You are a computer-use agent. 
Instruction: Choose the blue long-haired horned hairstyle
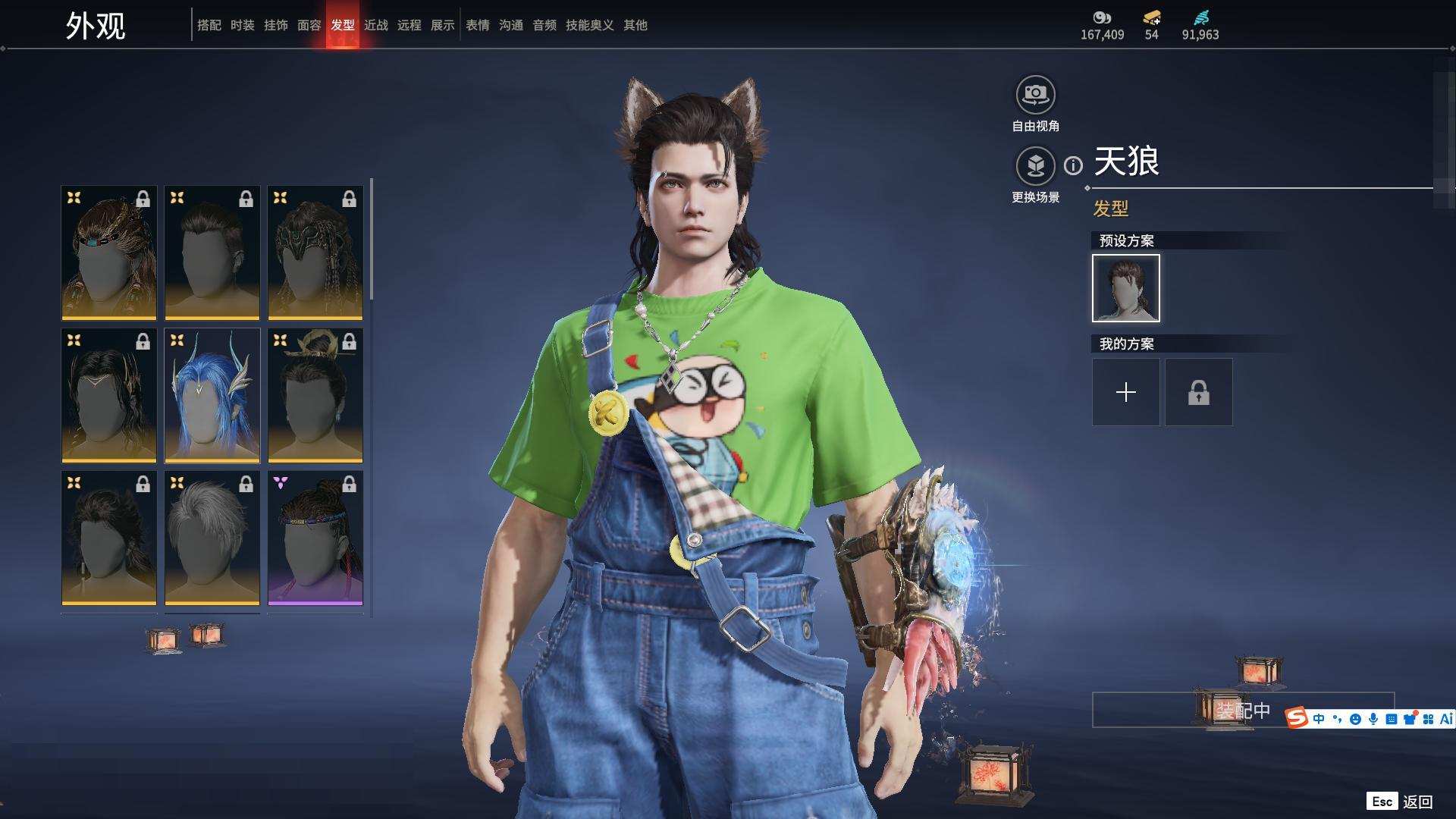[x=212, y=395]
